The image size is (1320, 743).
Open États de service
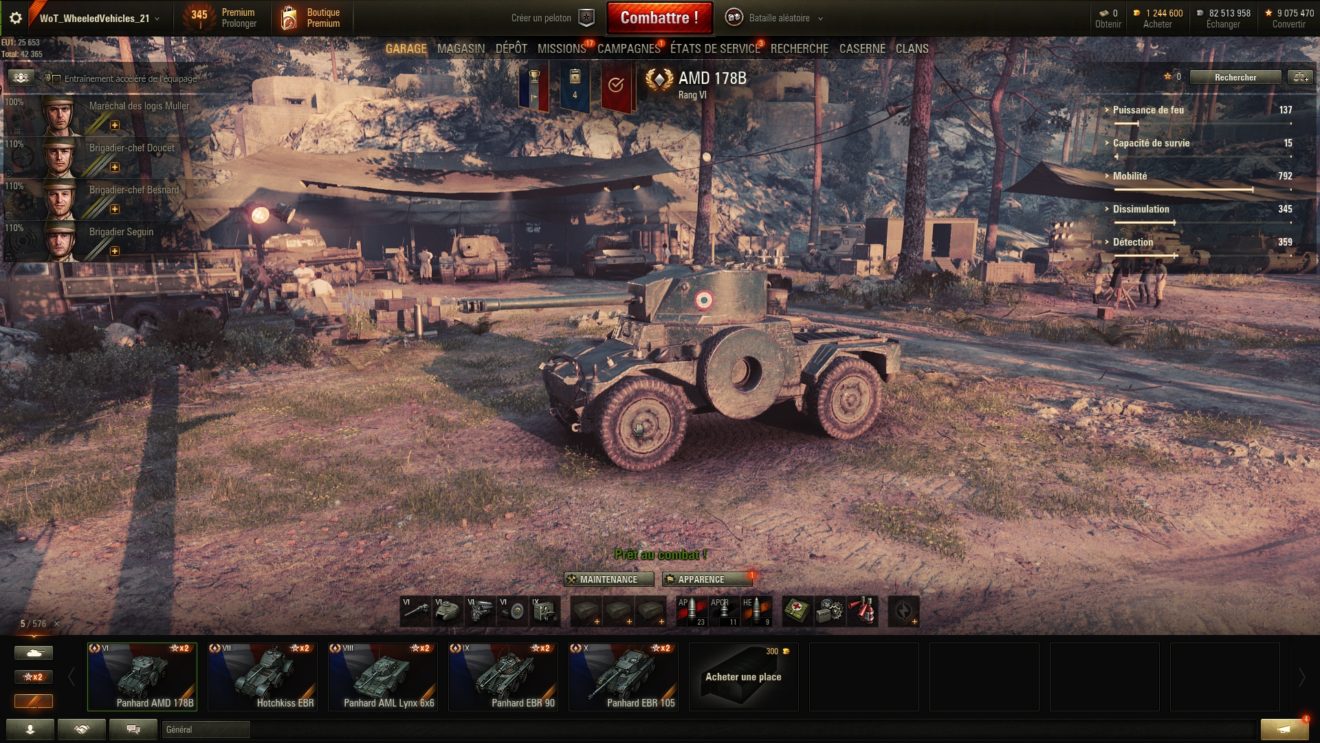(715, 48)
